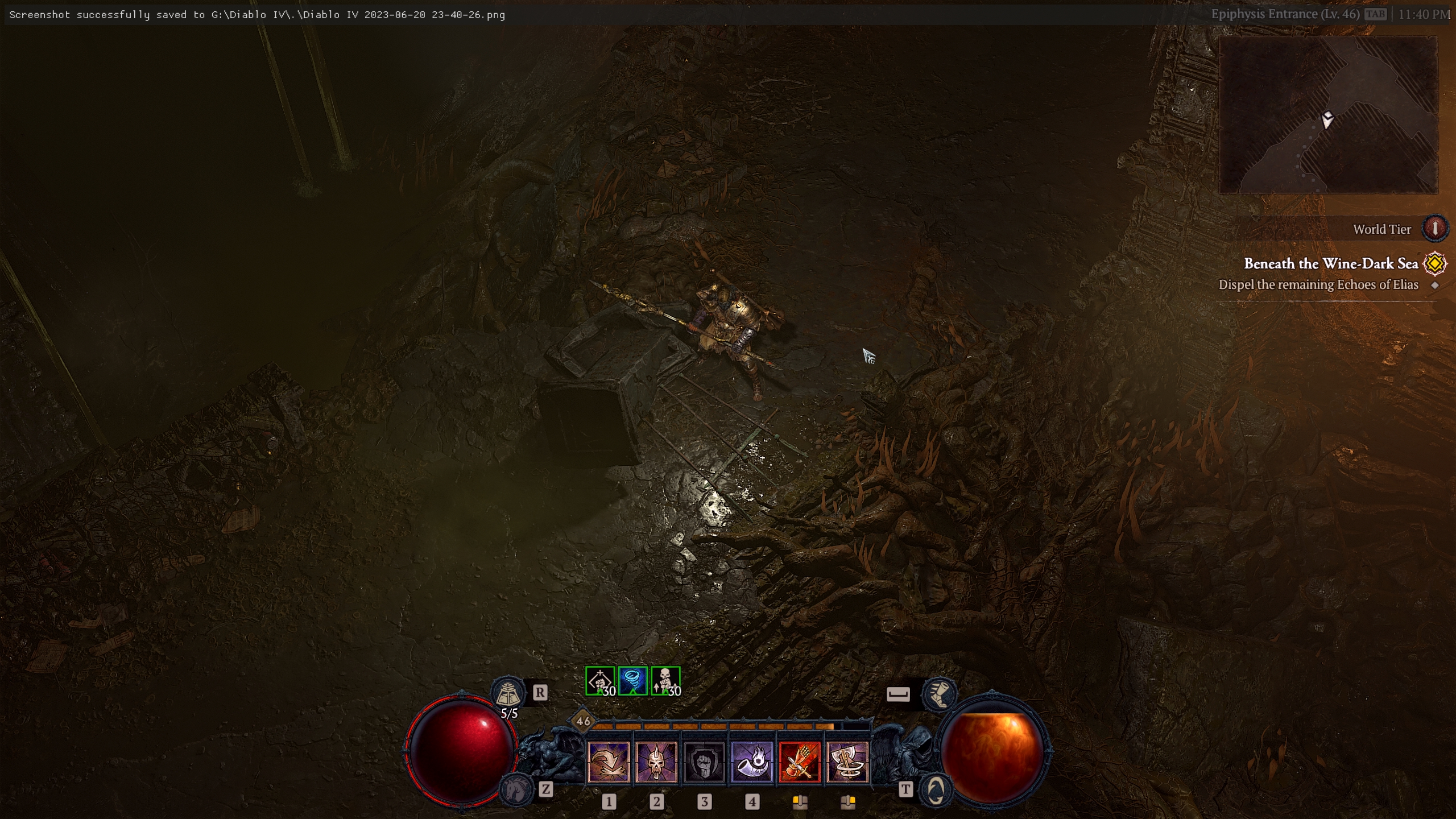The width and height of the screenshot is (1456, 819).
Task: Trigger the Iron Skin fist skill icon
Action: click(x=705, y=762)
